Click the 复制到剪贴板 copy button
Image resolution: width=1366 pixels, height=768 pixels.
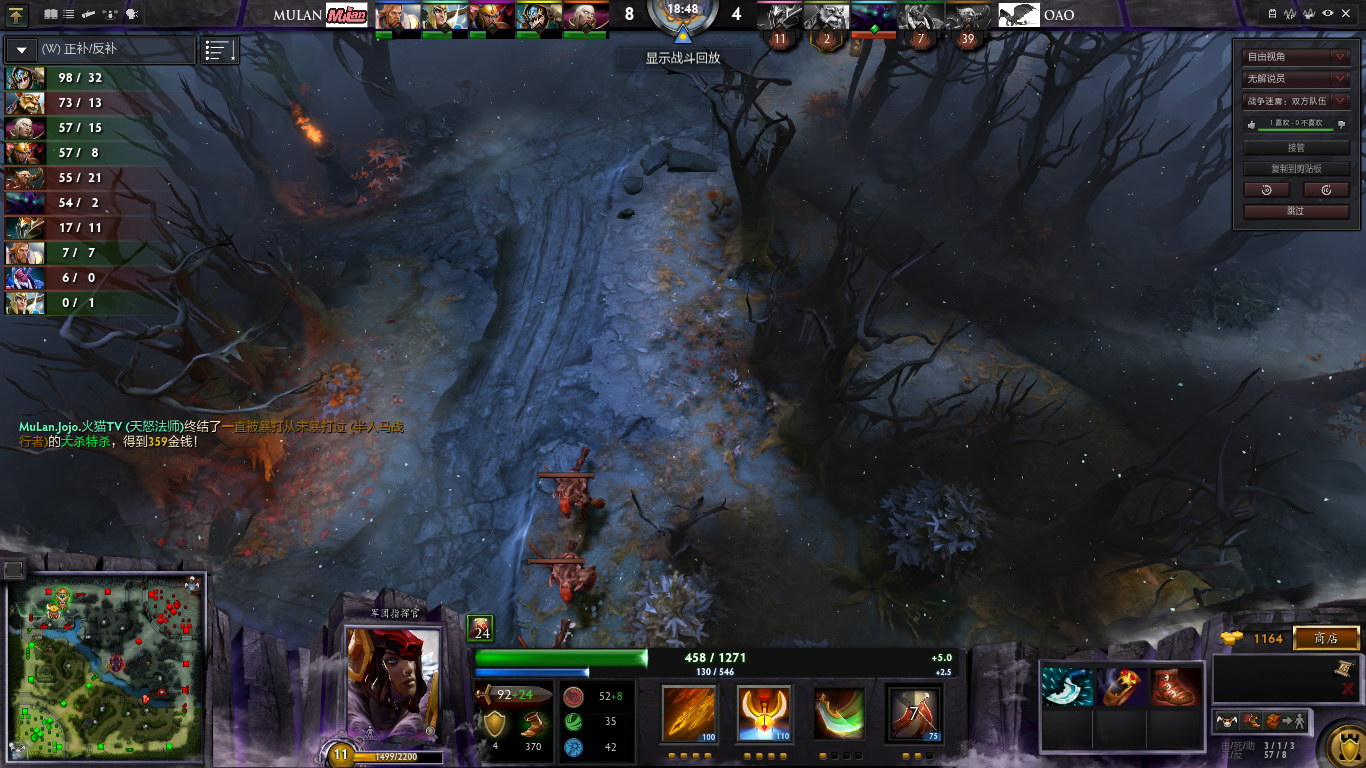pyautogui.click(x=1296, y=168)
